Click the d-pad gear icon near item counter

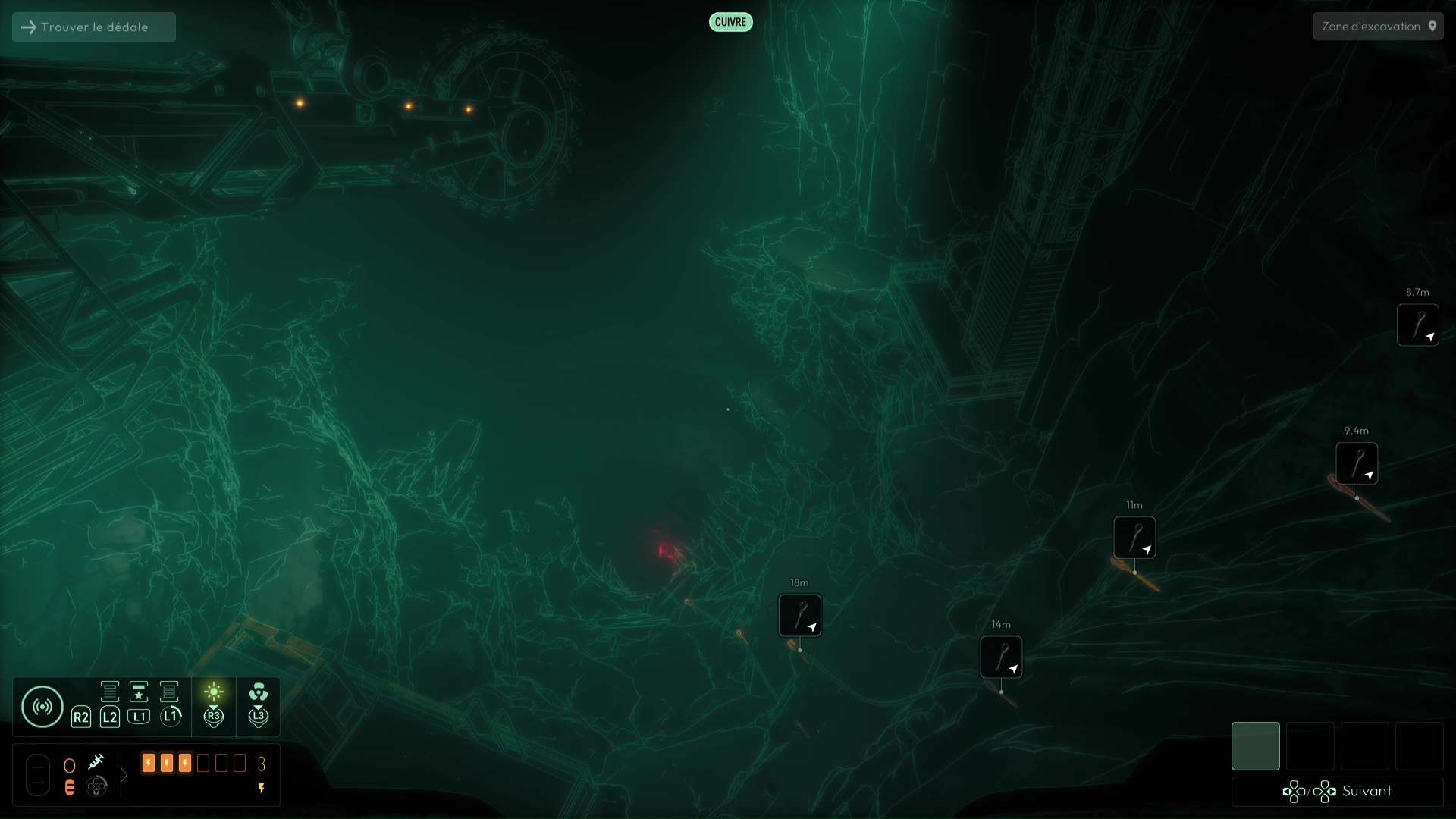point(96,787)
